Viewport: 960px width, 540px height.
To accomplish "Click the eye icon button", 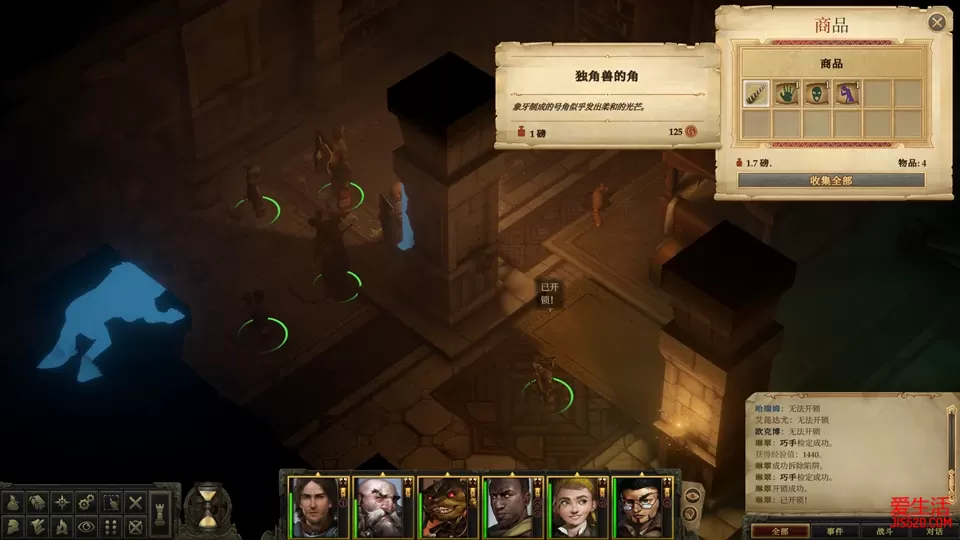I will (x=86, y=526).
